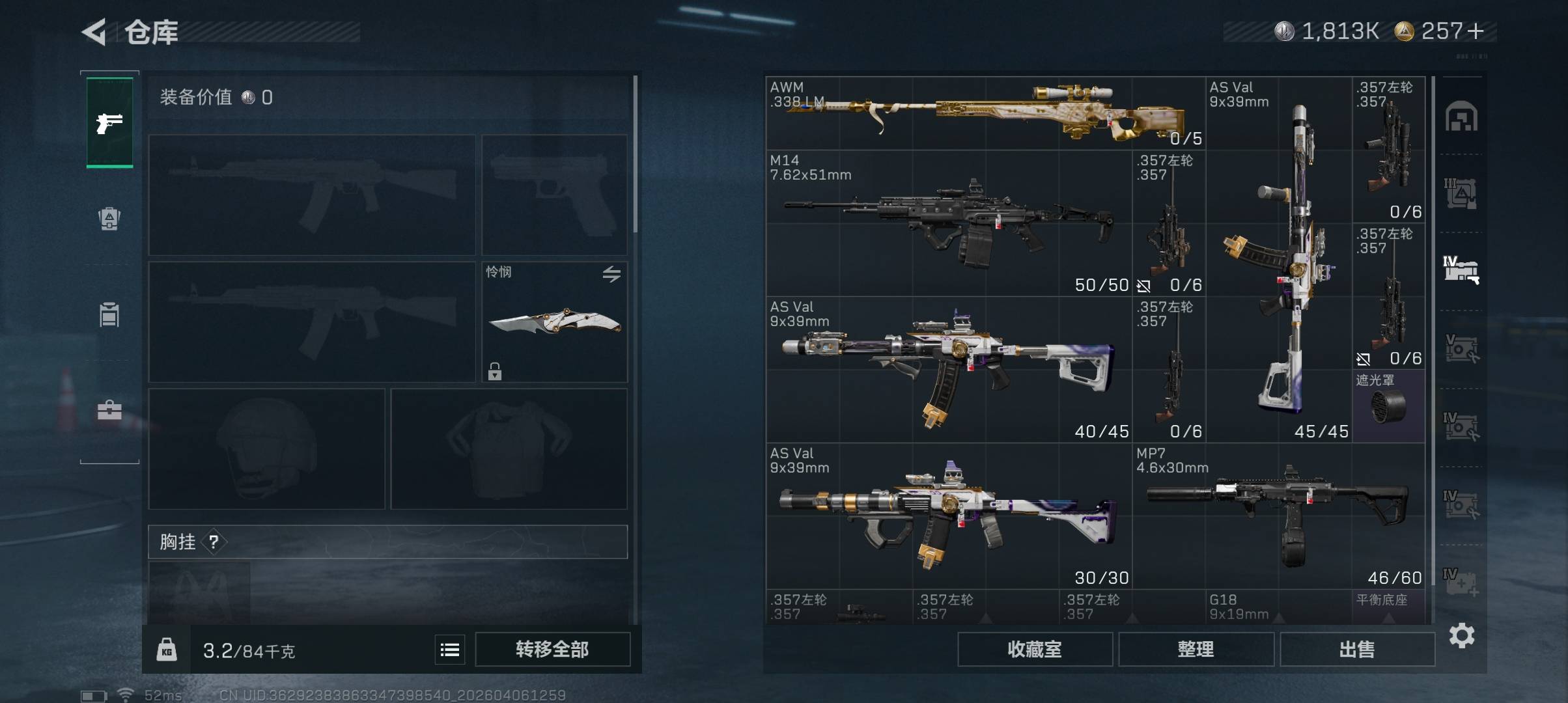The height and width of the screenshot is (703, 1568).
Task: Show the 胸挂 help question mark
Action: 214,542
